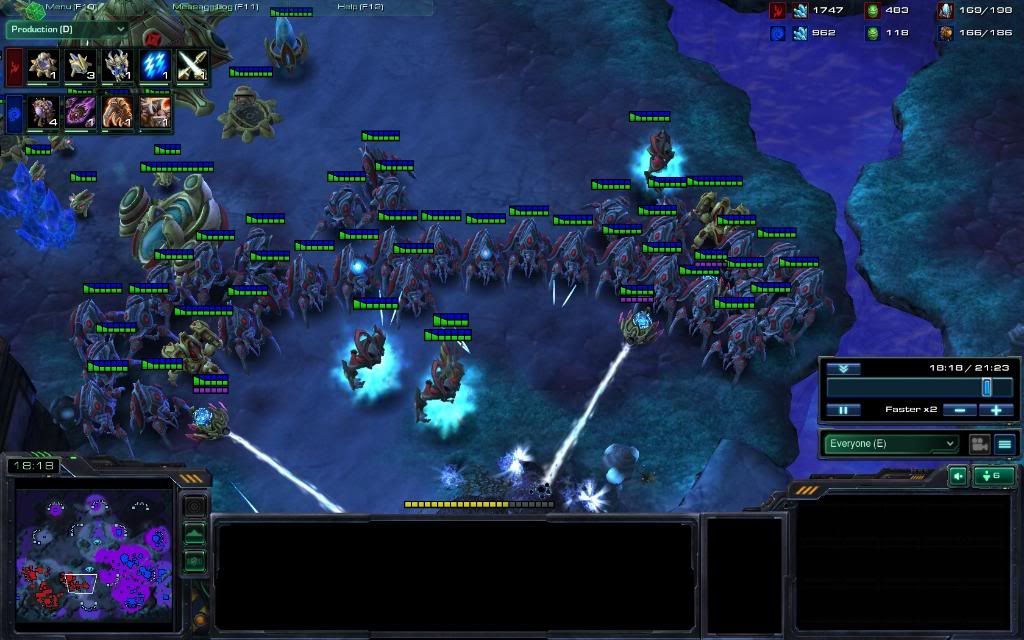Open the Message Log (F11)
The height and width of the screenshot is (640, 1024).
tap(215, 7)
